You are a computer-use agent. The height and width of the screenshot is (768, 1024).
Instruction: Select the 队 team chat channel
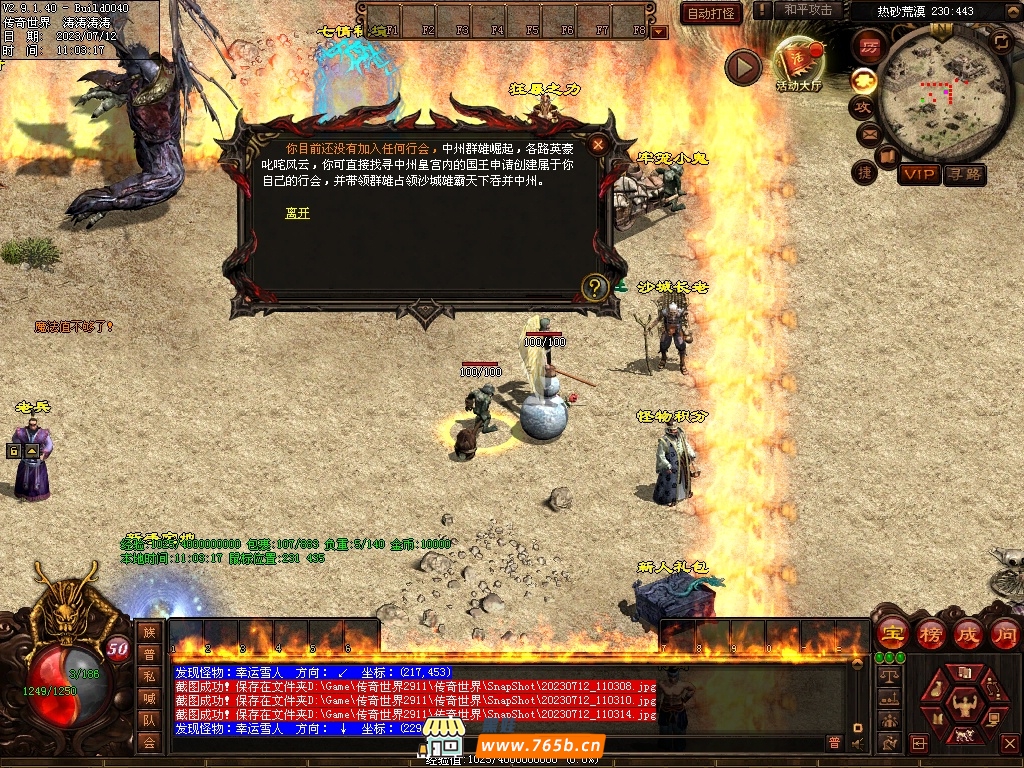point(149,720)
